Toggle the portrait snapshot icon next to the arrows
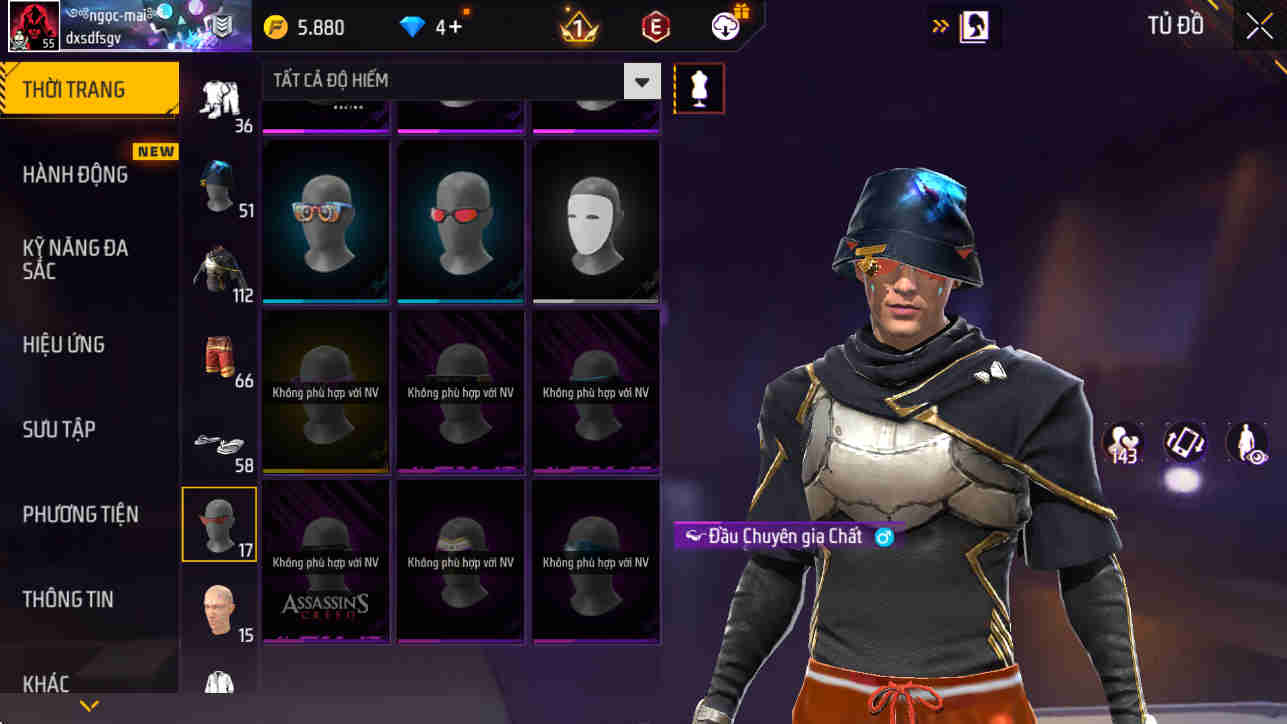 (x=965, y=26)
